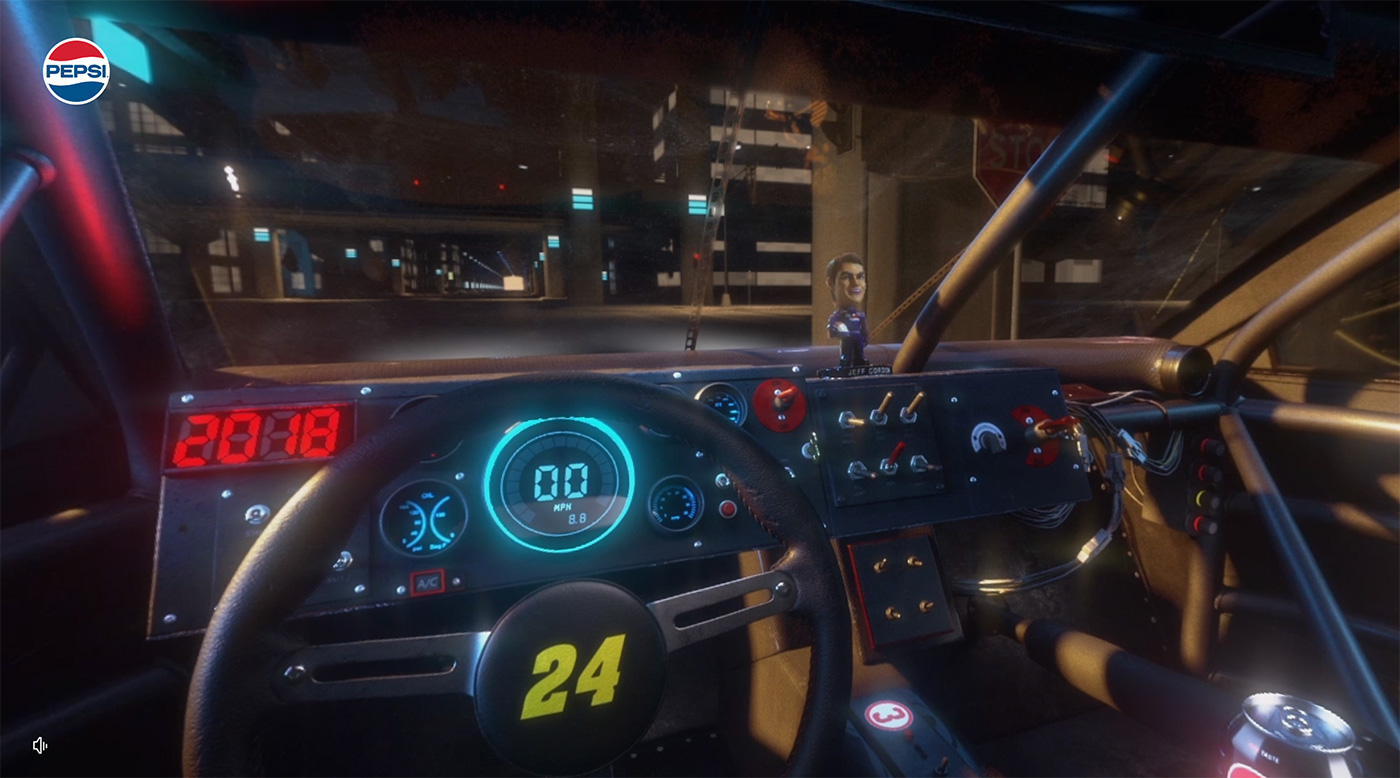
Task: Toggle the sound with the speaker icon
Action: [40, 745]
